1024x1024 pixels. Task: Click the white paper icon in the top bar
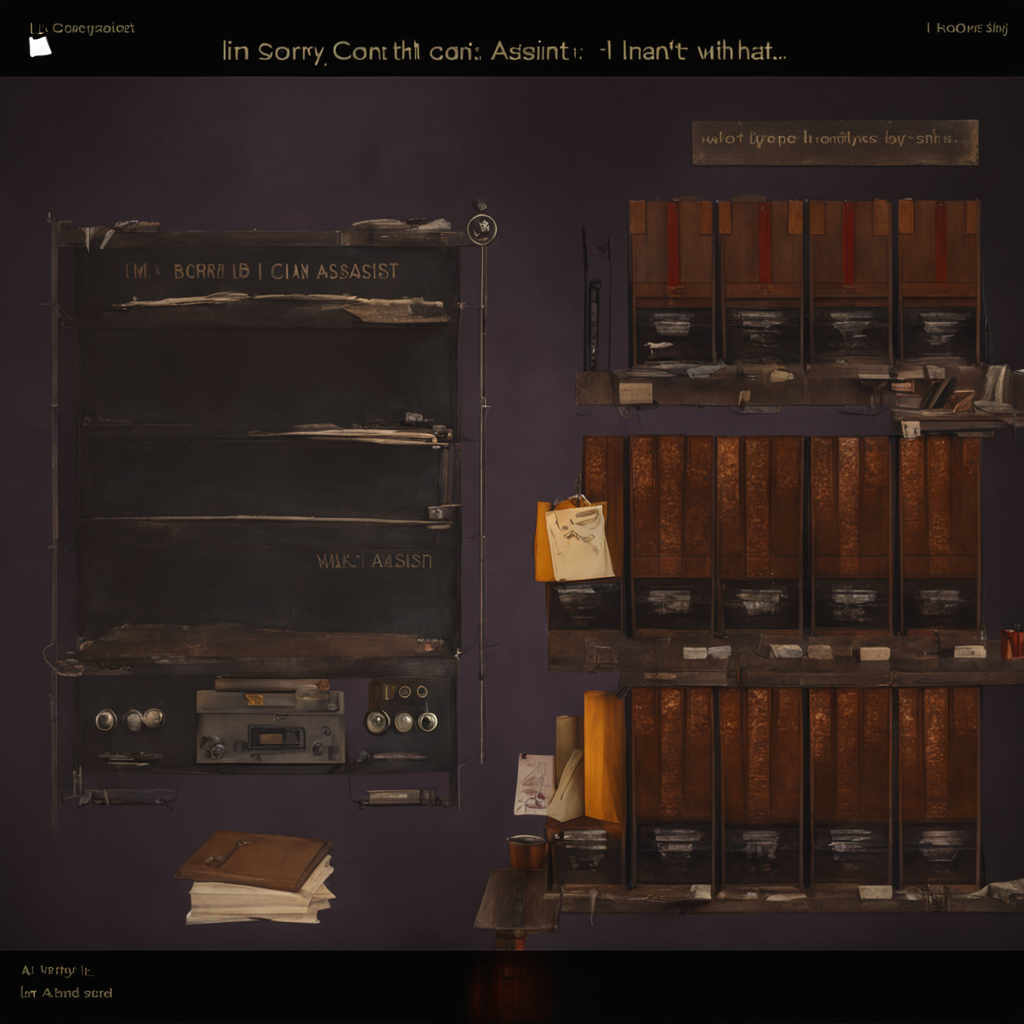click(x=39, y=46)
